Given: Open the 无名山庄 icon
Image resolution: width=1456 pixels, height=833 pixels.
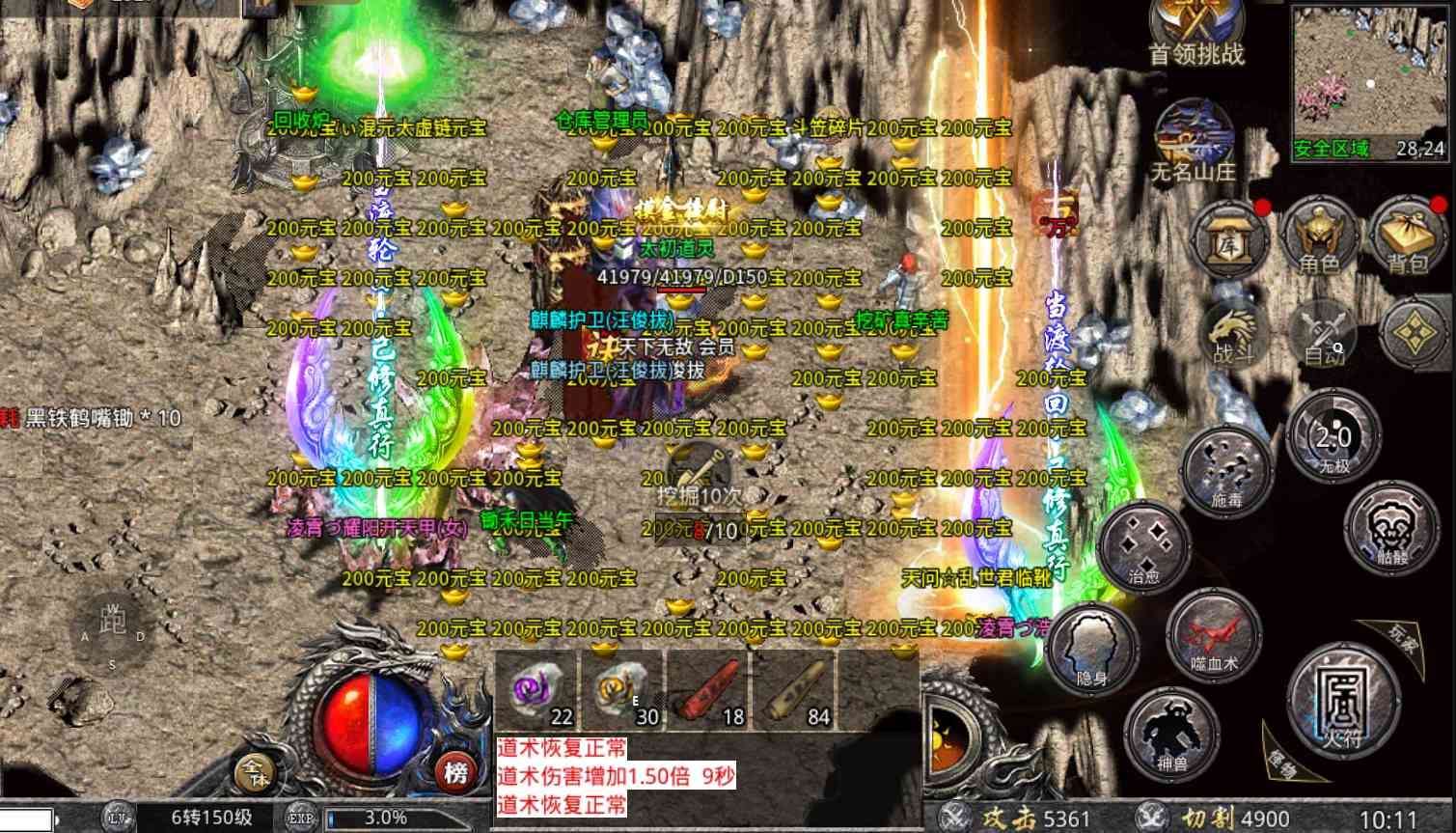Looking at the screenshot, I should pyautogui.click(x=1195, y=142).
